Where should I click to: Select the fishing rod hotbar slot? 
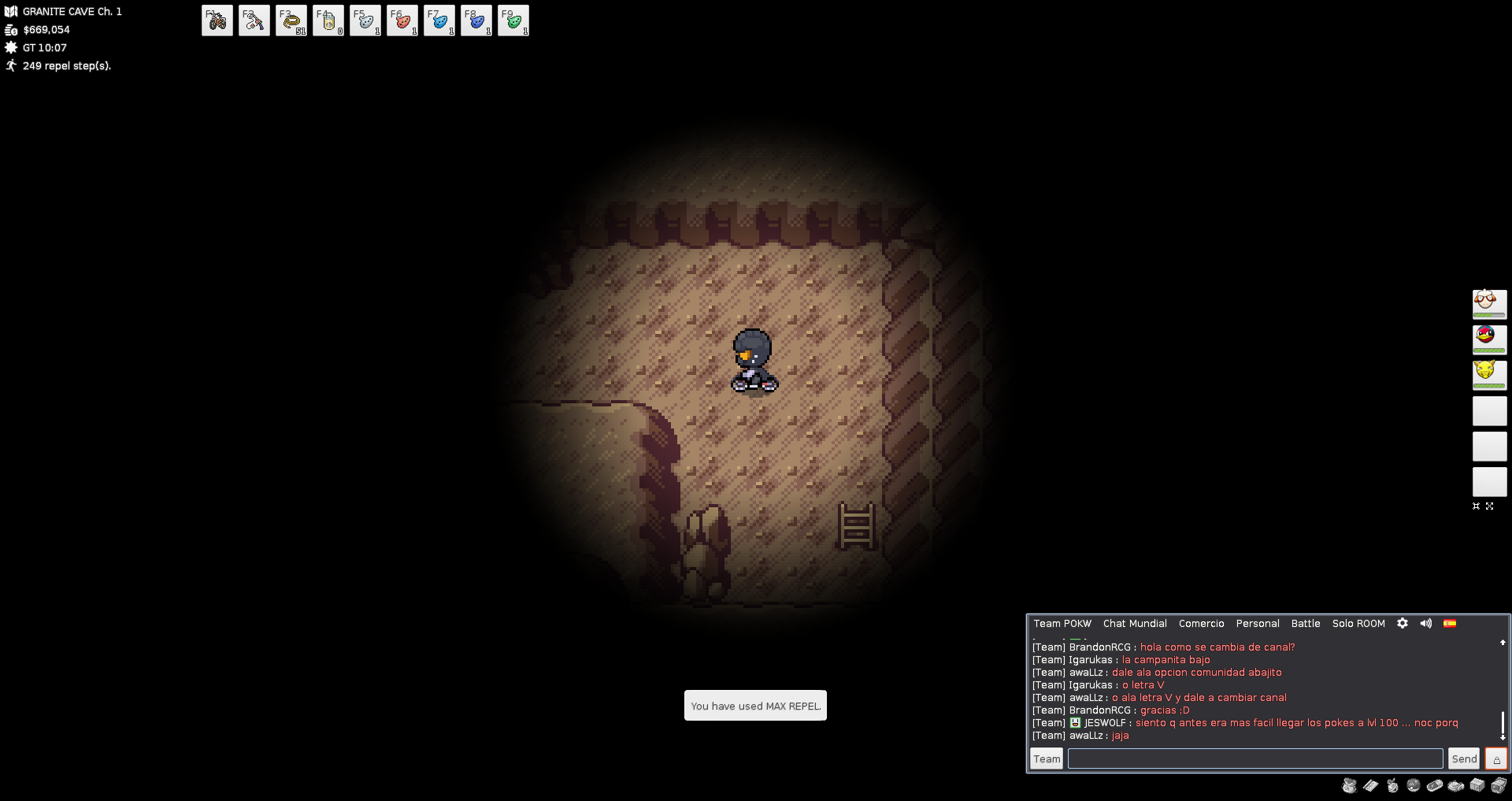click(254, 20)
